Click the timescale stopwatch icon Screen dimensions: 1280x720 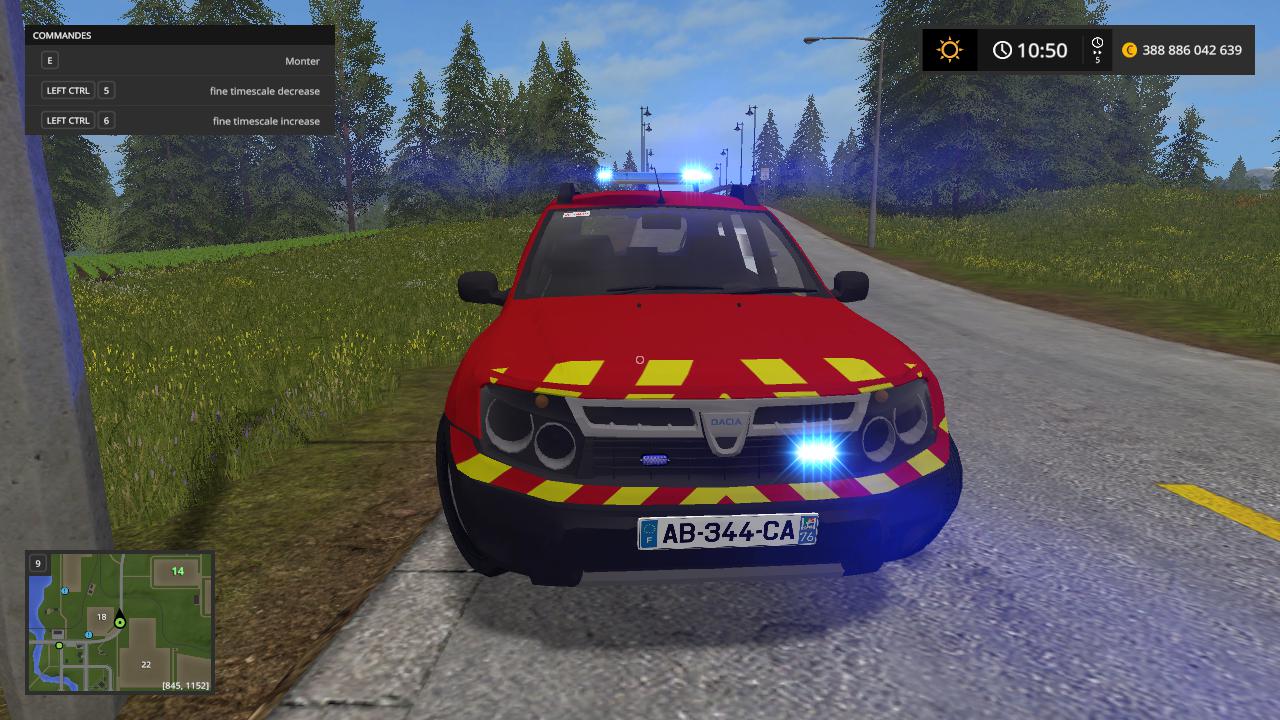[1097, 44]
